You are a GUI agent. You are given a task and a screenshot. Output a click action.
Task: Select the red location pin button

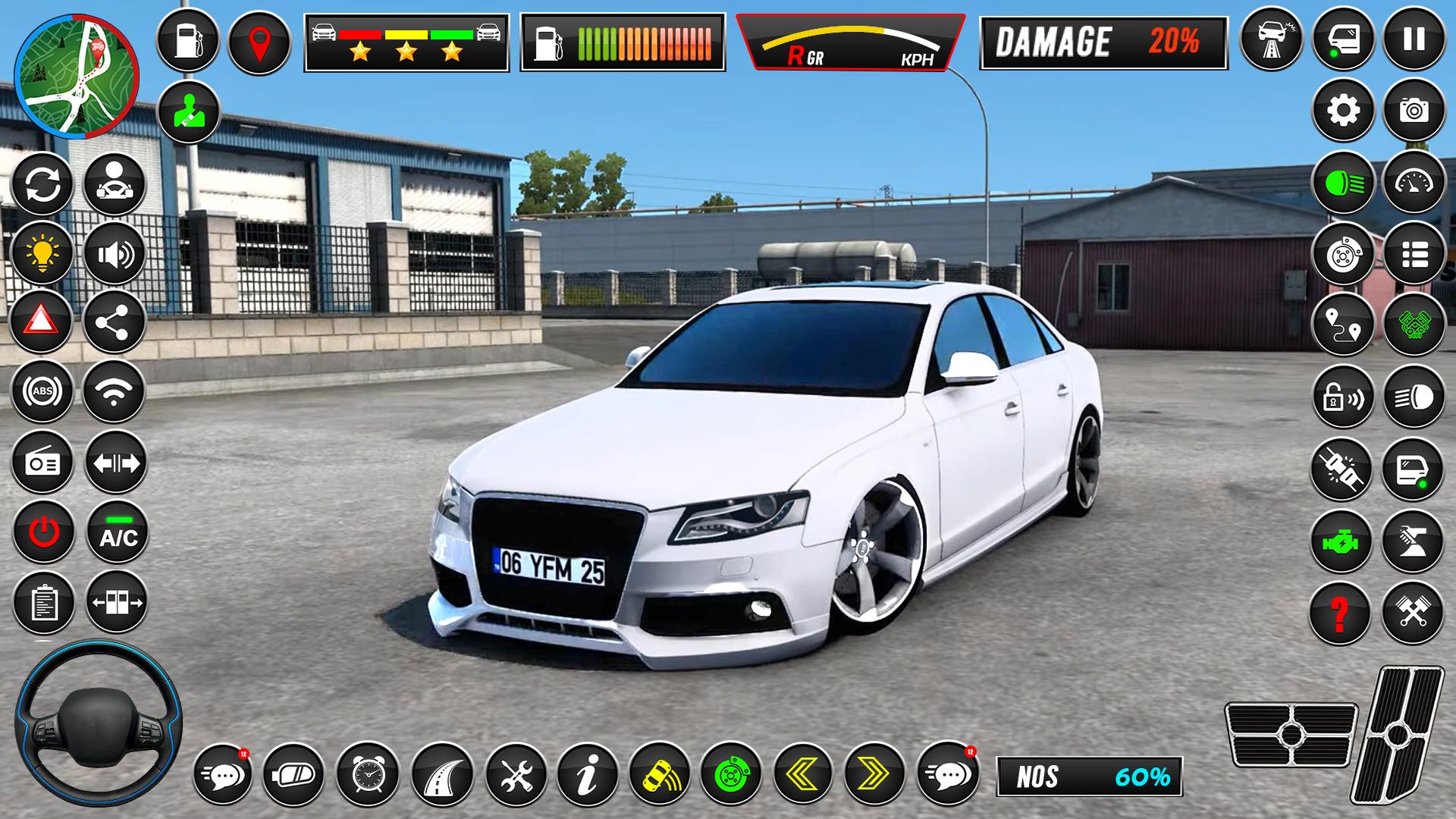point(259,41)
